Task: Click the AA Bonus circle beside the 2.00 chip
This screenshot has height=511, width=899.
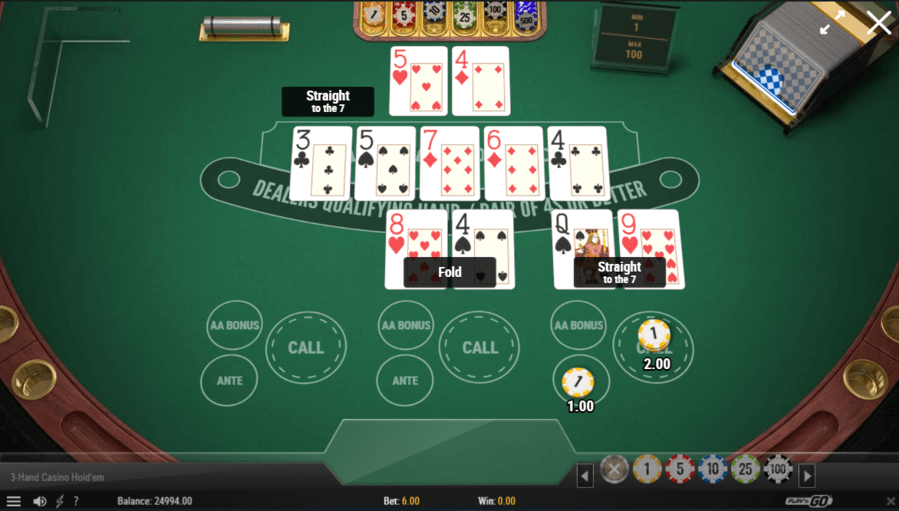Action: (579, 325)
